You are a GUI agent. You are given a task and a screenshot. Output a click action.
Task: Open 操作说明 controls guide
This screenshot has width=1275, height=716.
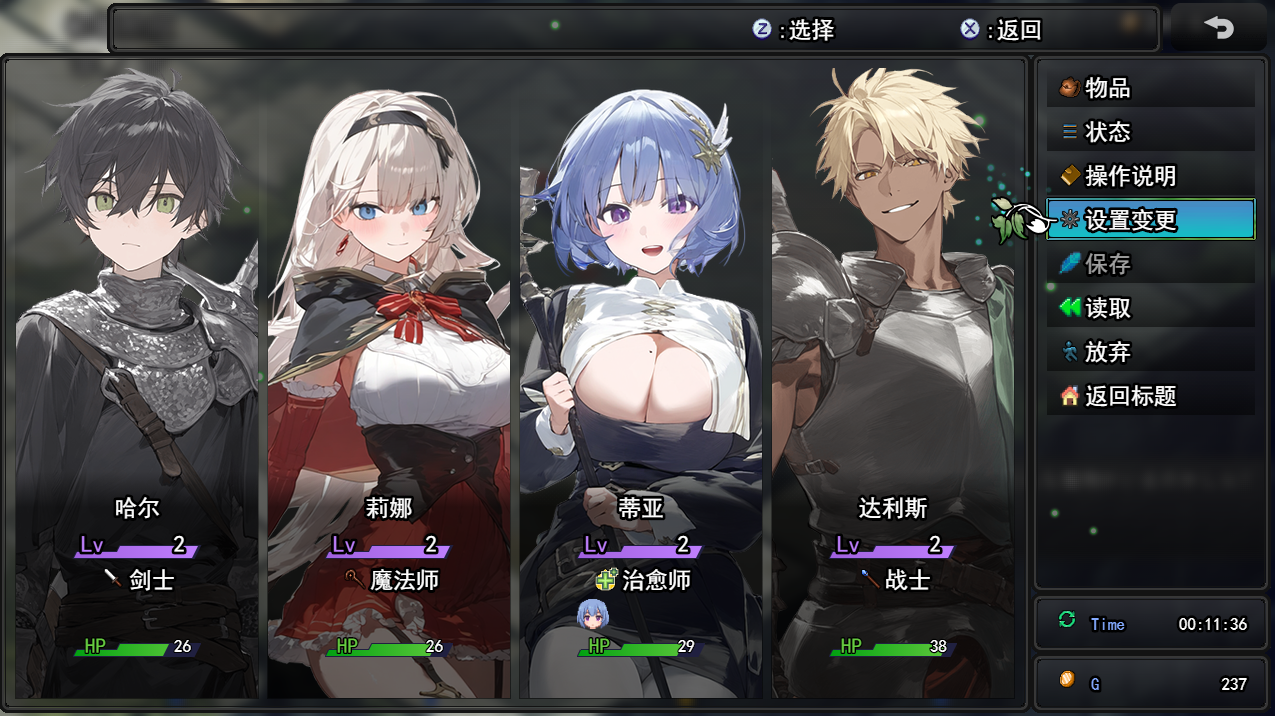(1150, 176)
